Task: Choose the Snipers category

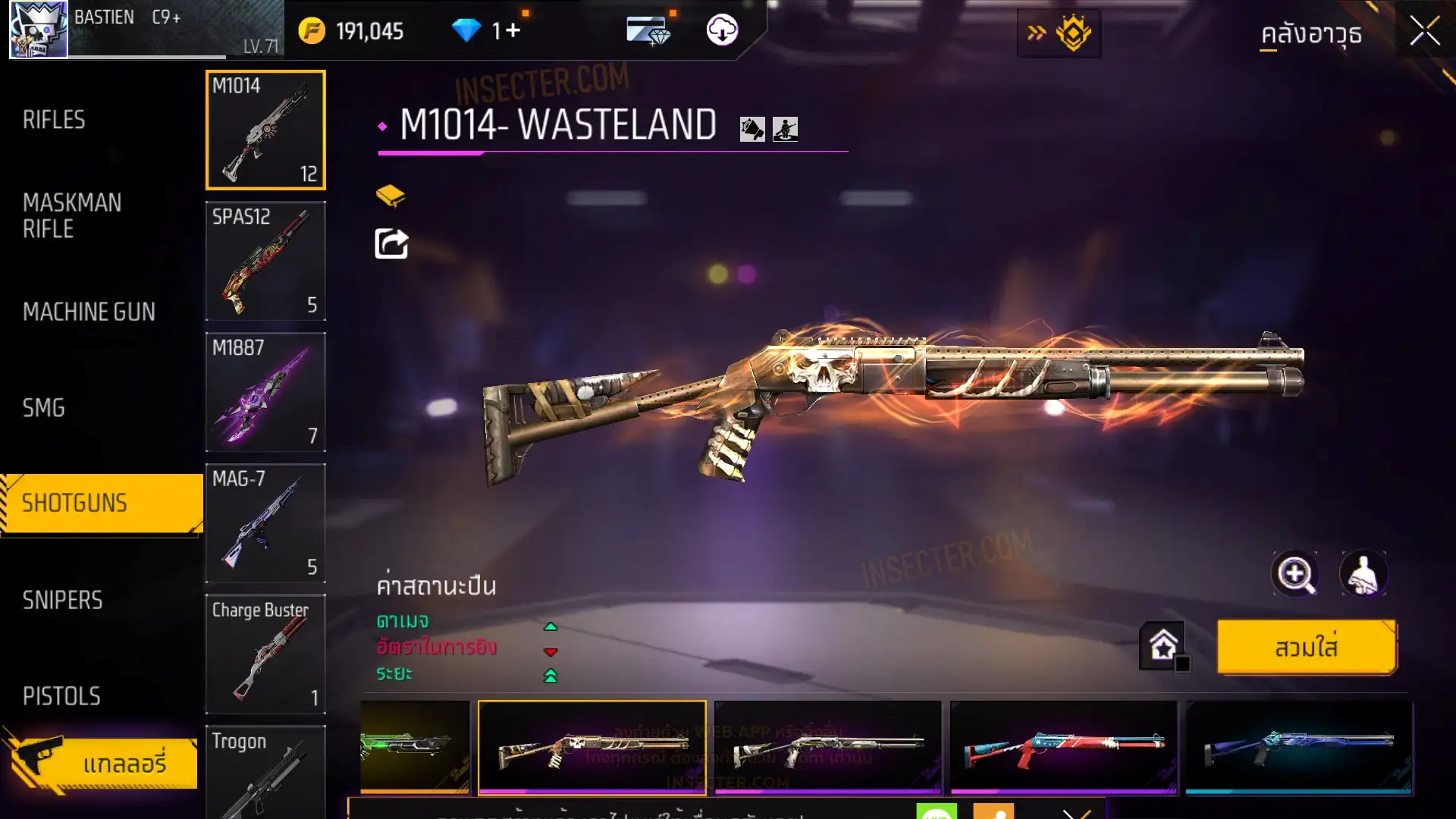Action: pyautogui.click(x=62, y=600)
